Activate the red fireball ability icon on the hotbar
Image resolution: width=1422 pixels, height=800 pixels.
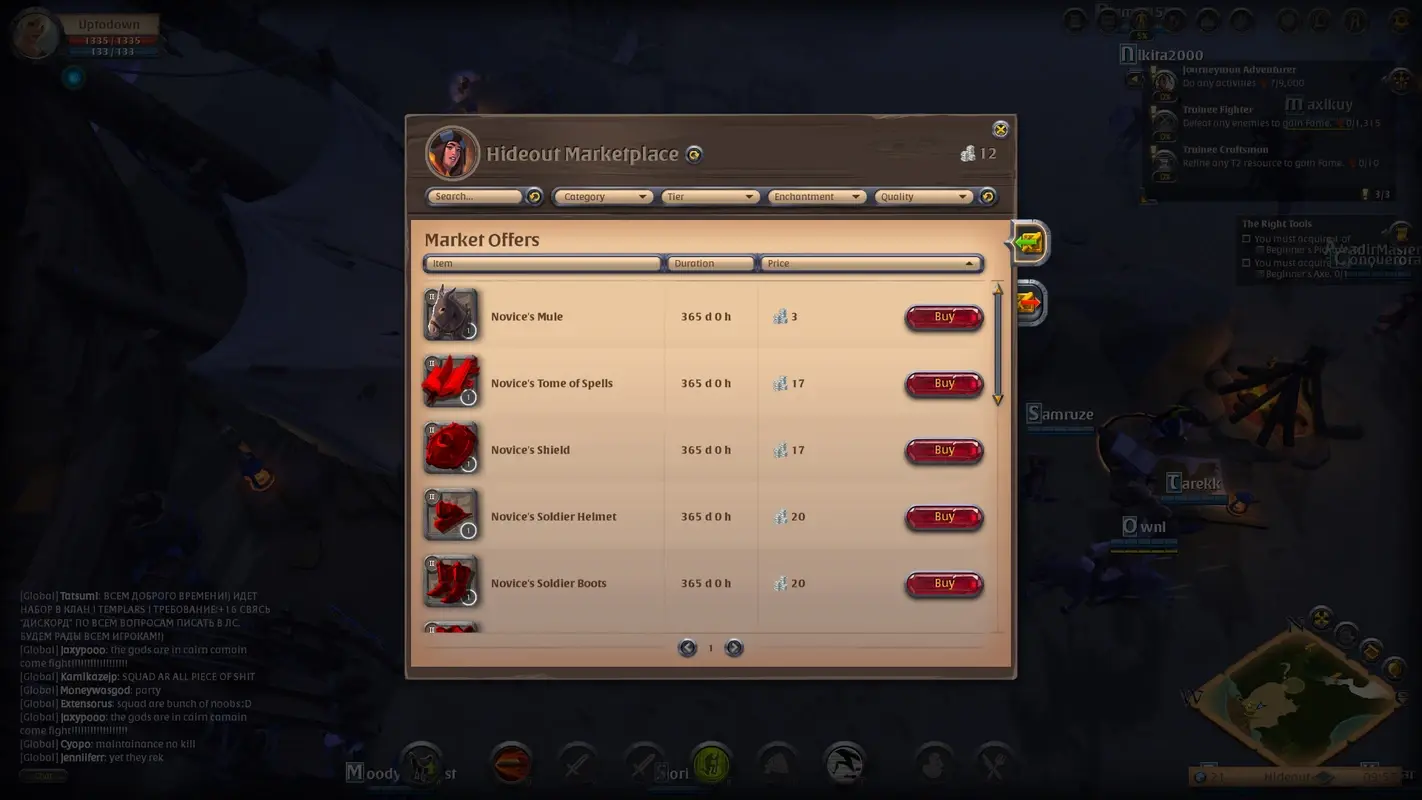510,764
